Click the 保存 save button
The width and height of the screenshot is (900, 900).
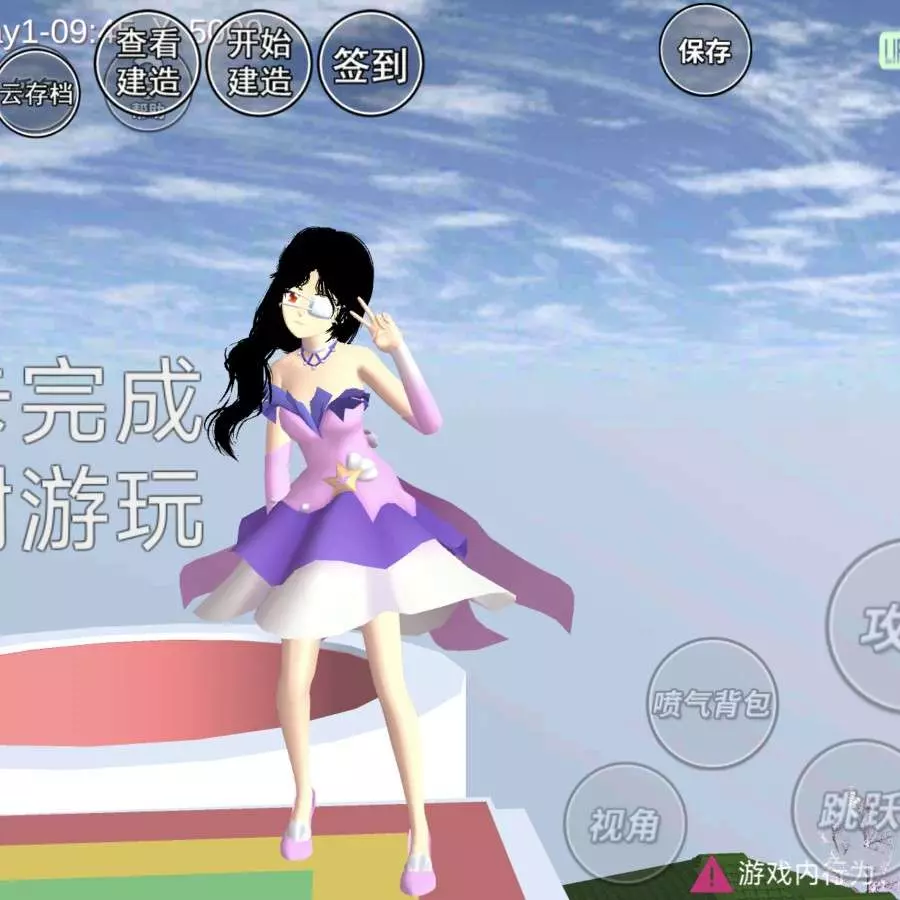tap(705, 50)
